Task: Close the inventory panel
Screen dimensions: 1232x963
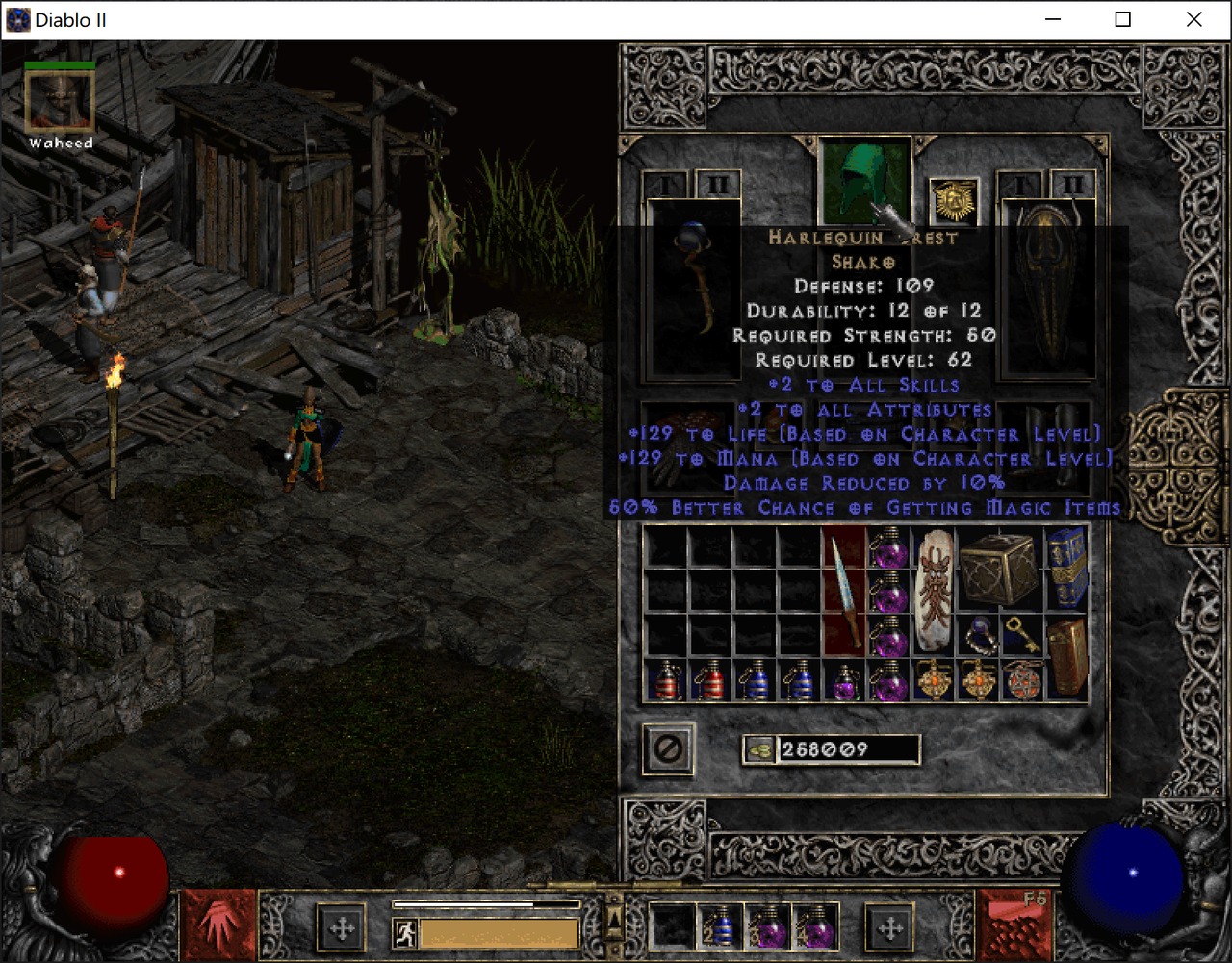Action: 668,748
